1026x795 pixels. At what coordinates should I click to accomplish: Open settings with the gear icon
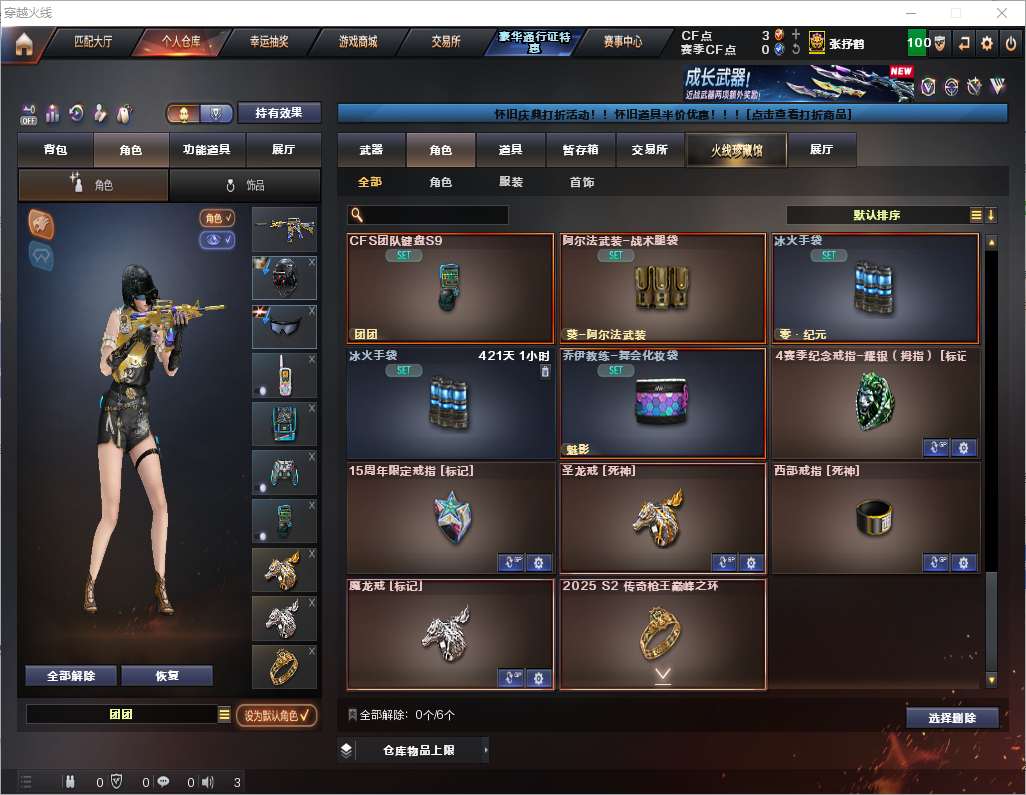coord(987,43)
